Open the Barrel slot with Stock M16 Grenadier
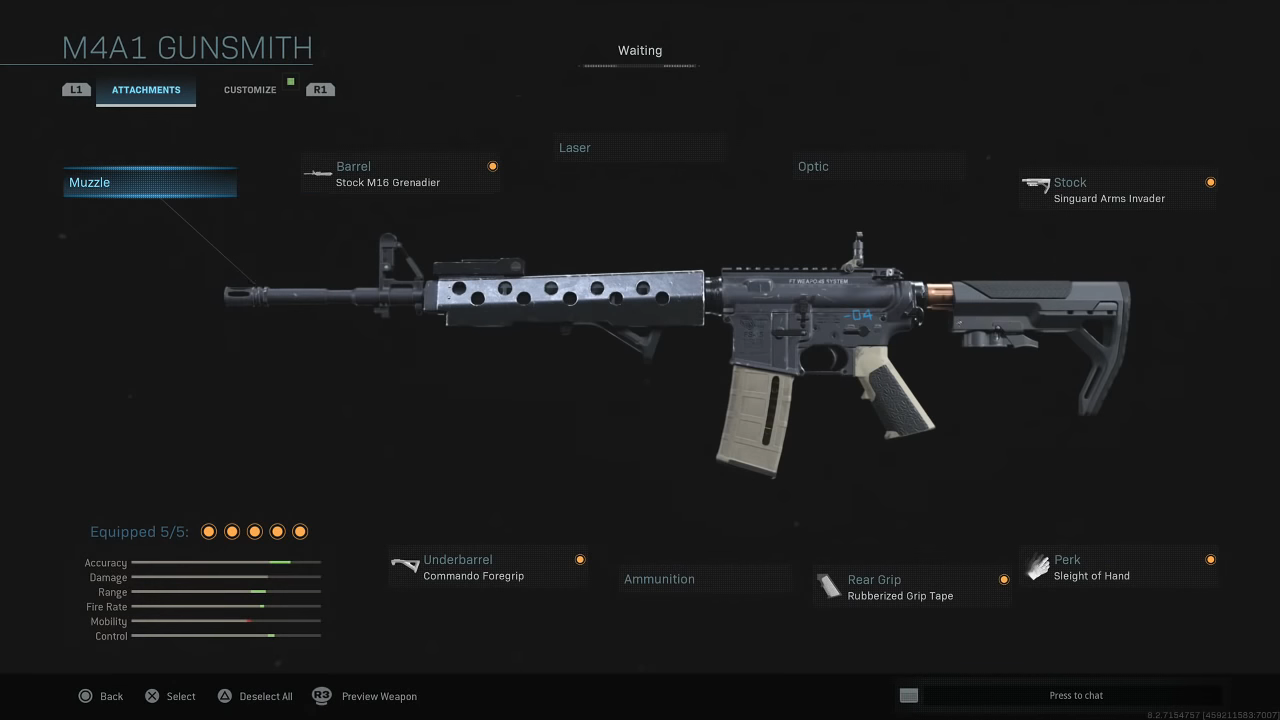The width and height of the screenshot is (1280, 720). 400,174
